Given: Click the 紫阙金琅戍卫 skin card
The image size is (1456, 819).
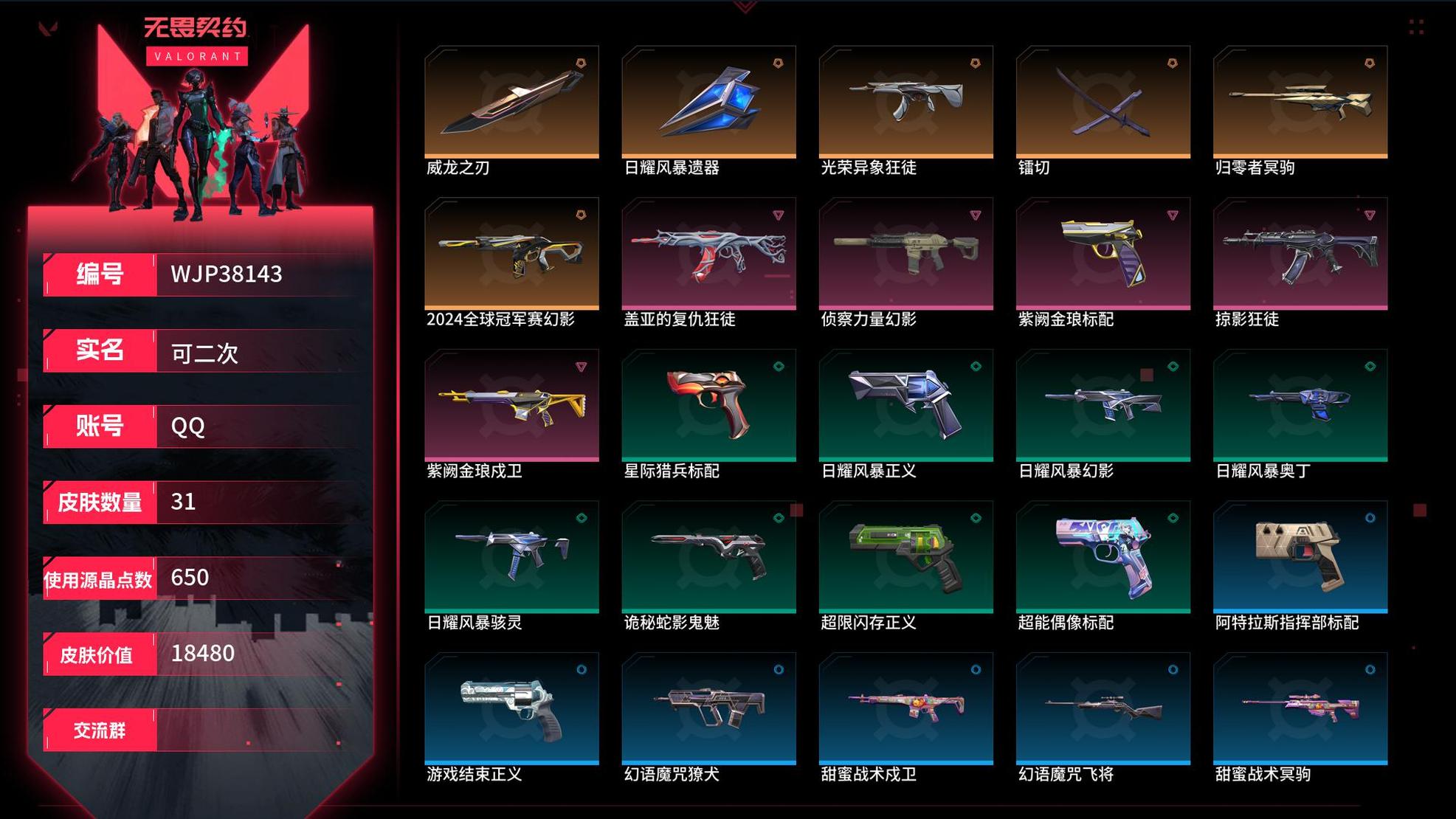Looking at the screenshot, I should pos(511,405).
